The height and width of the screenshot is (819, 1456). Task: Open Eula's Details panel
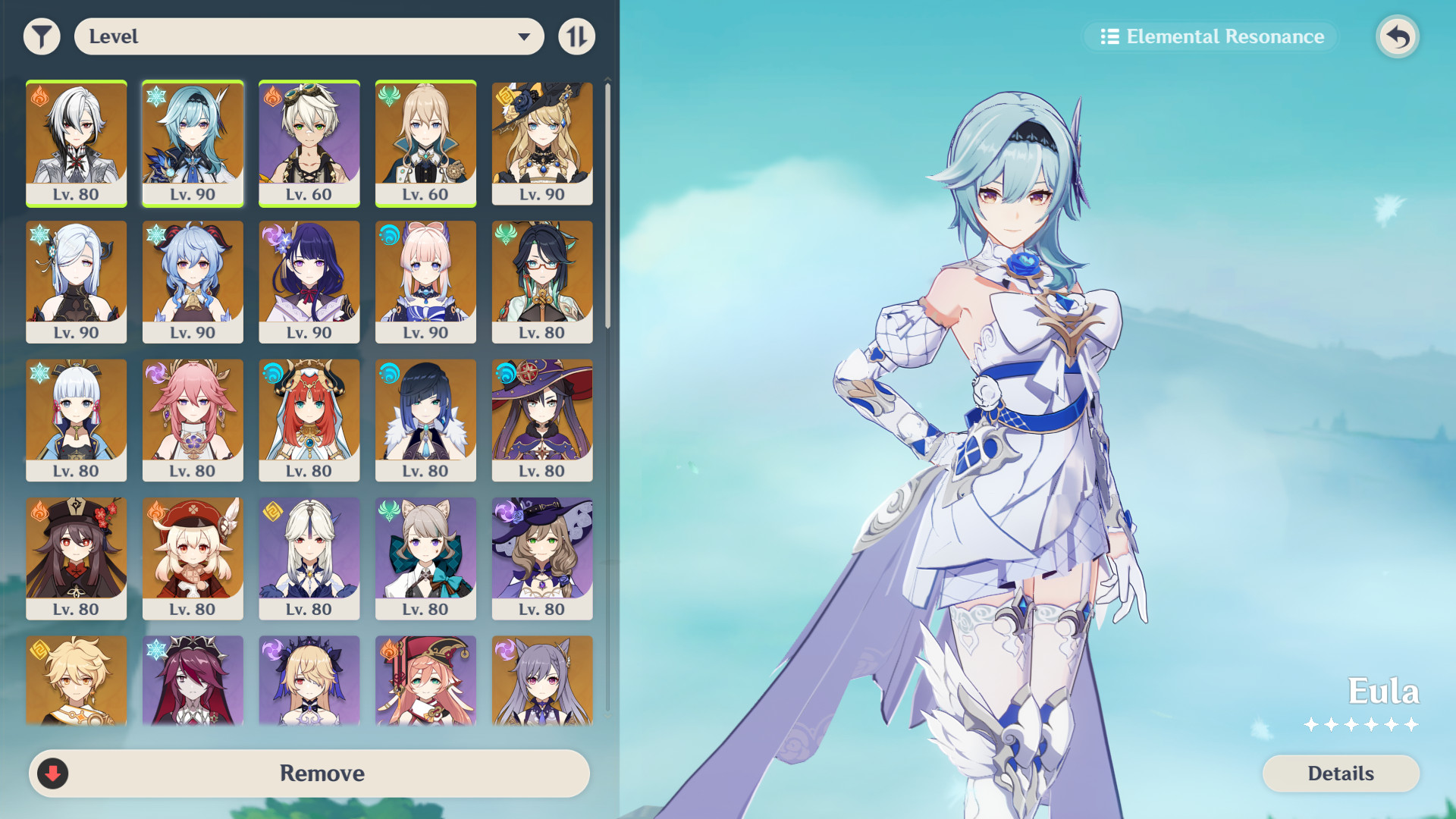click(1340, 773)
